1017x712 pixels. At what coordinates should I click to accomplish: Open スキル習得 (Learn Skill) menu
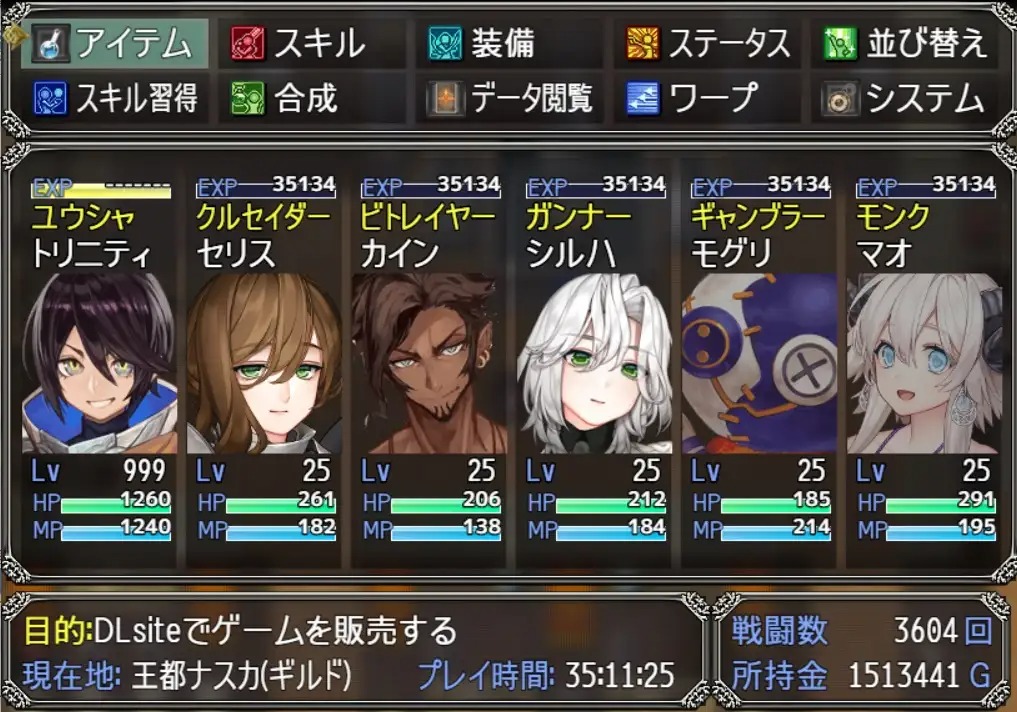[x=115, y=98]
